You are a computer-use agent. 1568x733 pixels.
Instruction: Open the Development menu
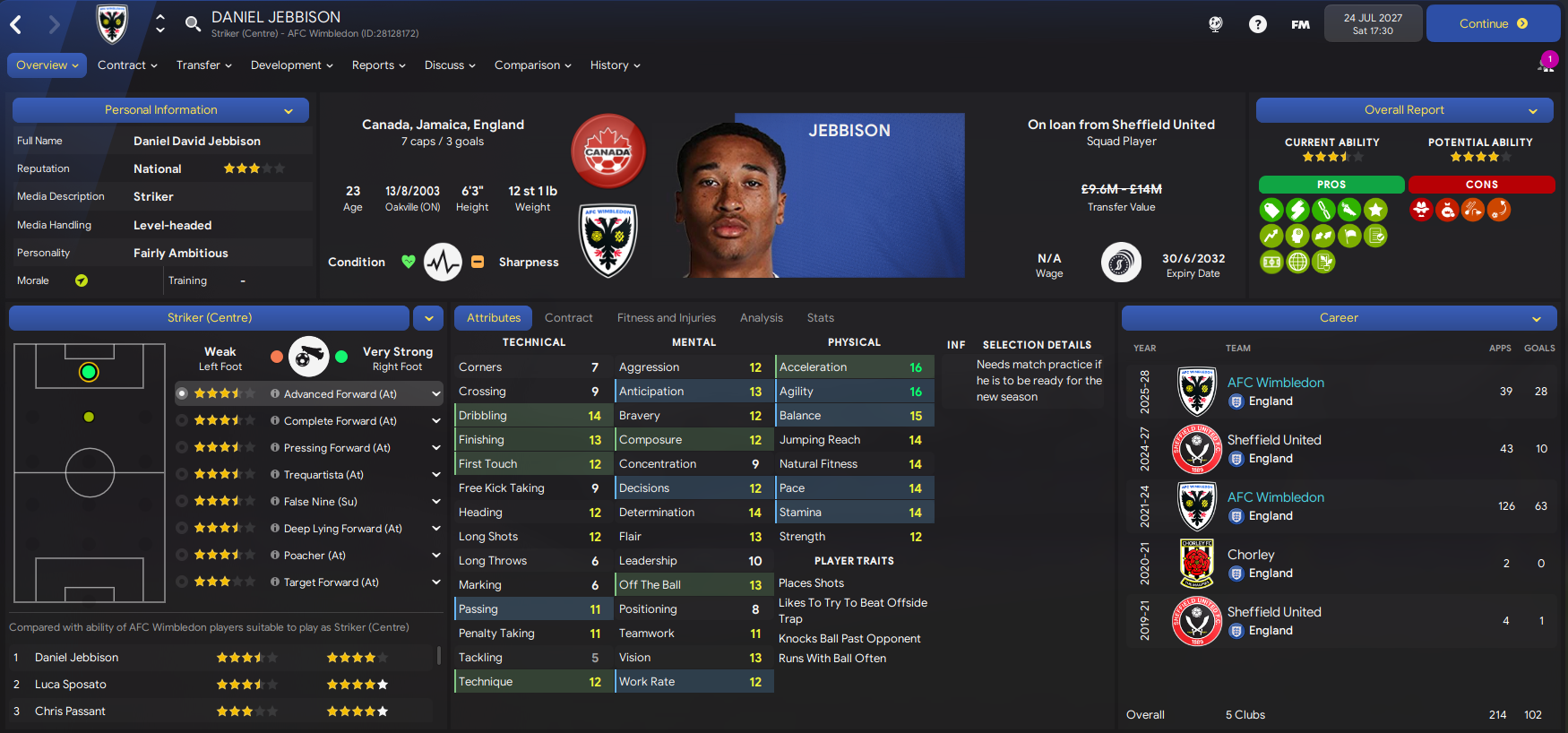point(291,65)
